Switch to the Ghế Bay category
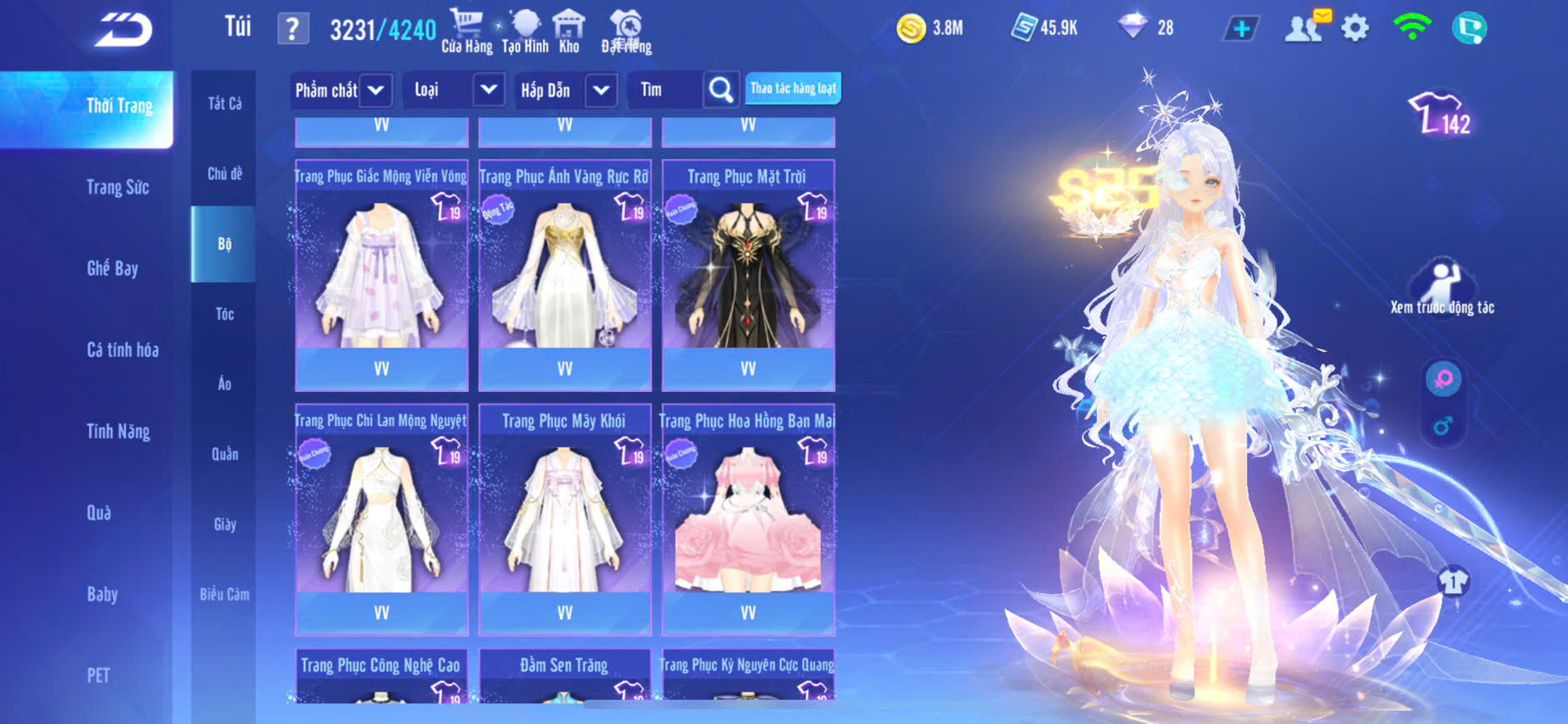The height and width of the screenshot is (724, 1568). pyautogui.click(x=112, y=268)
